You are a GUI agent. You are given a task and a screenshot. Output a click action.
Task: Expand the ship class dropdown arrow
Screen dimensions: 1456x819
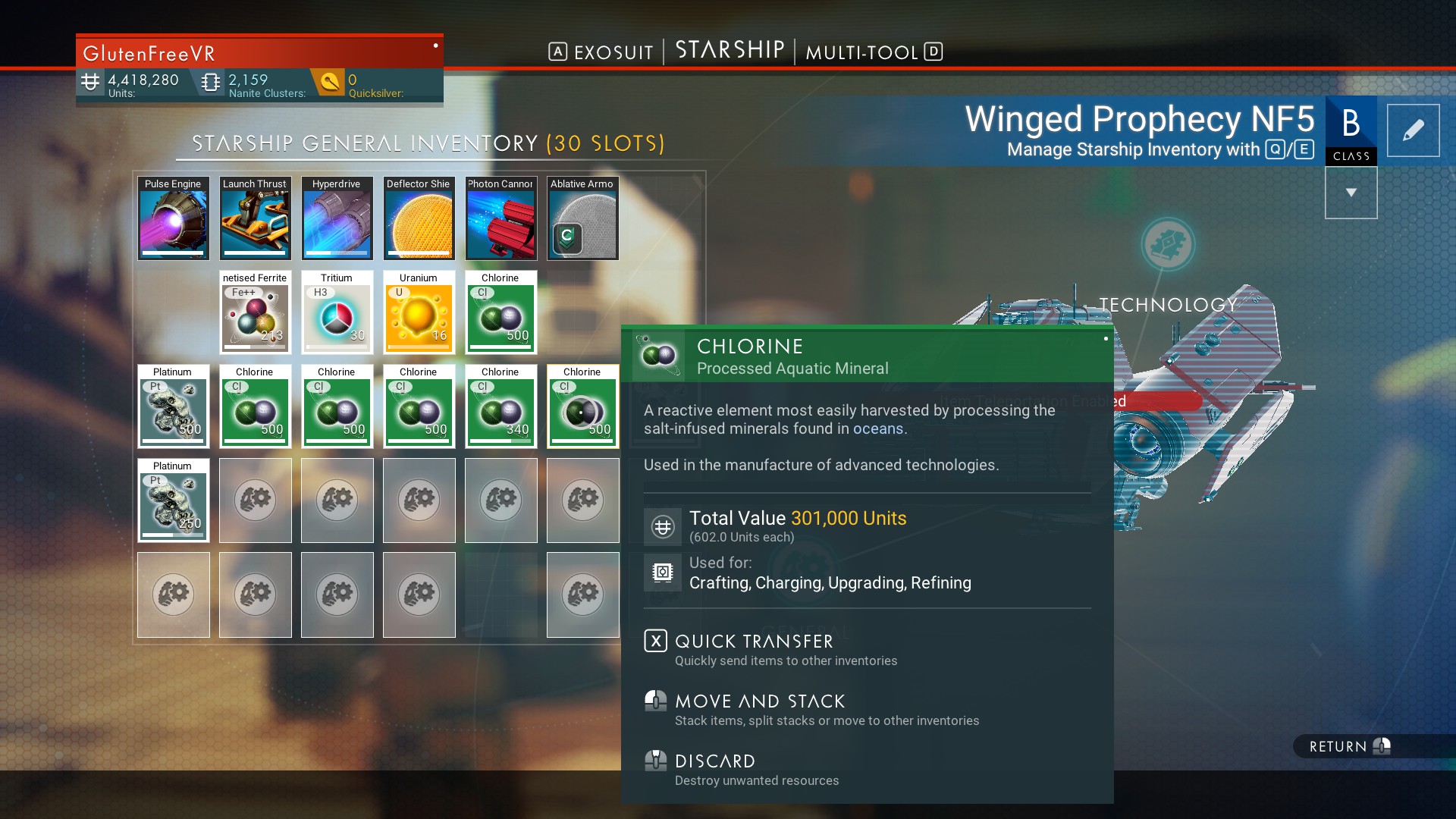[x=1351, y=193]
